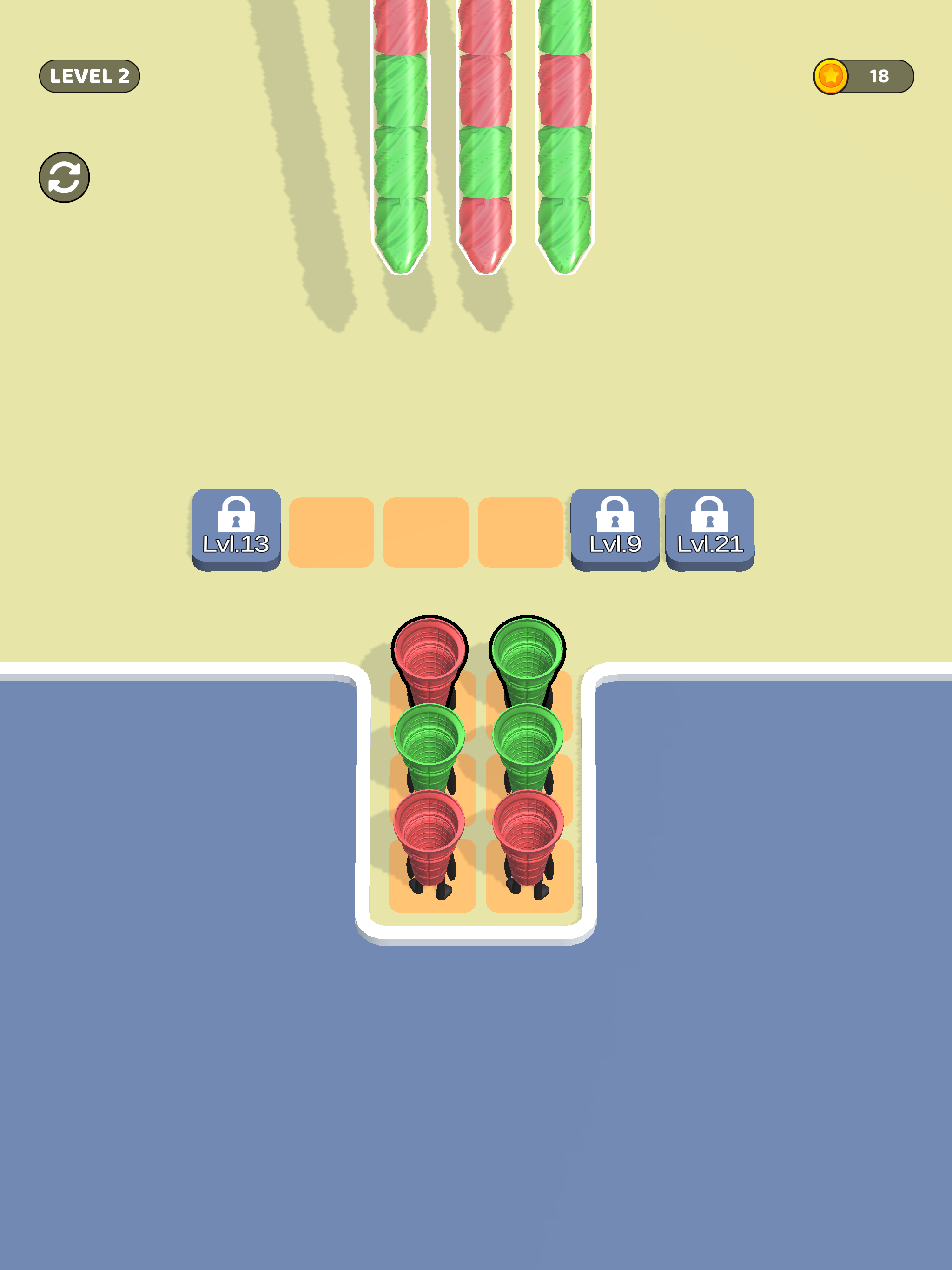Tap the lock icon on the Lvl.9 slot

pyautogui.click(x=616, y=516)
